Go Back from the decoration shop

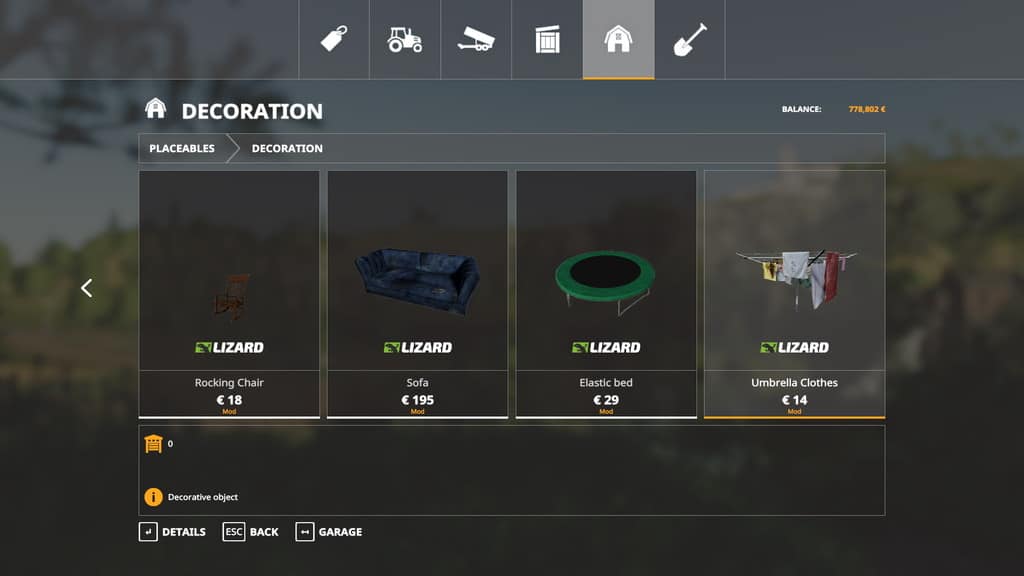(x=252, y=532)
